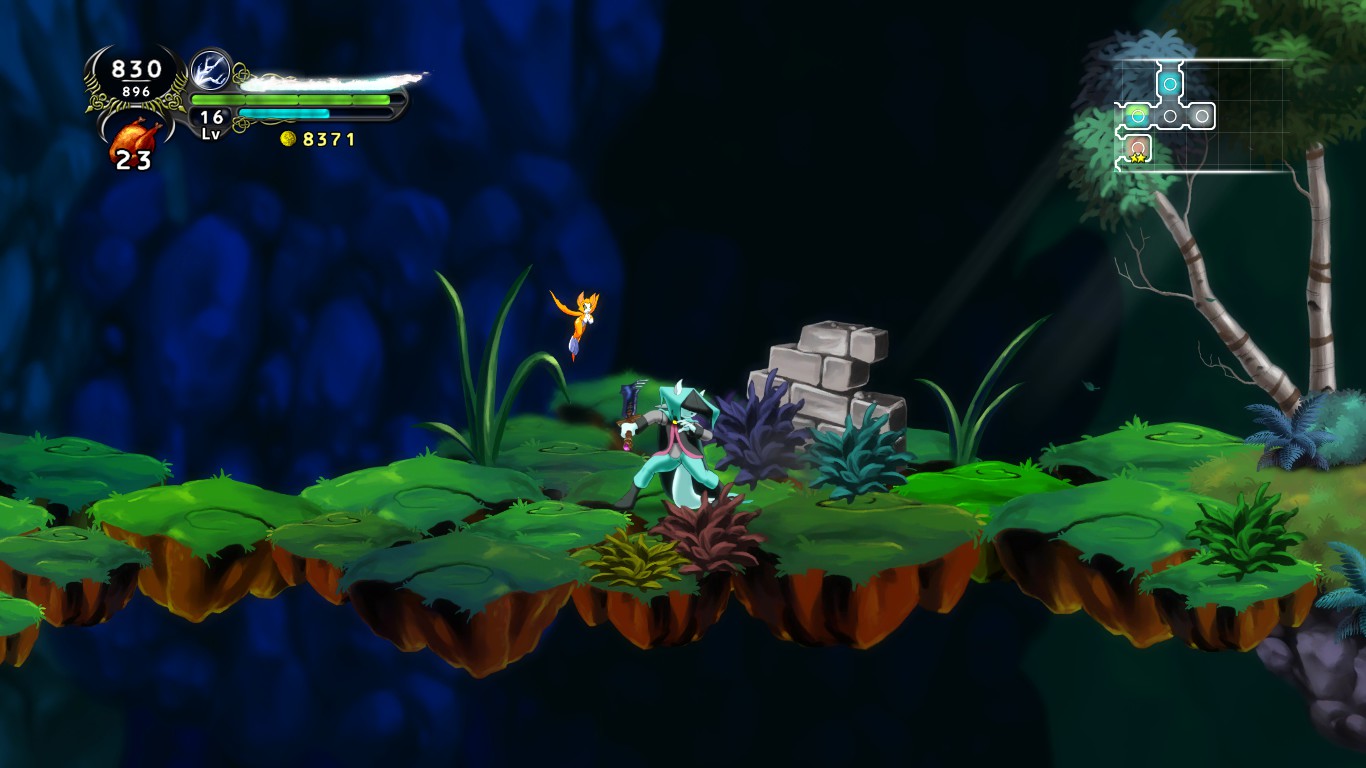This screenshot has height=768, width=1366.
Task: Click the green-and-blue save room minimap icon
Action: click(1137, 114)
